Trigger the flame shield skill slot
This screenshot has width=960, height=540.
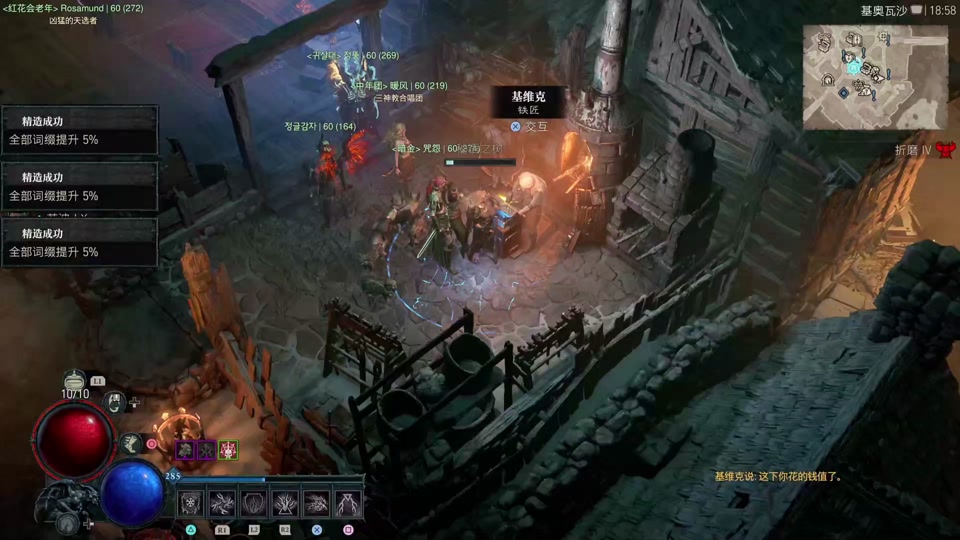[254, 503]
